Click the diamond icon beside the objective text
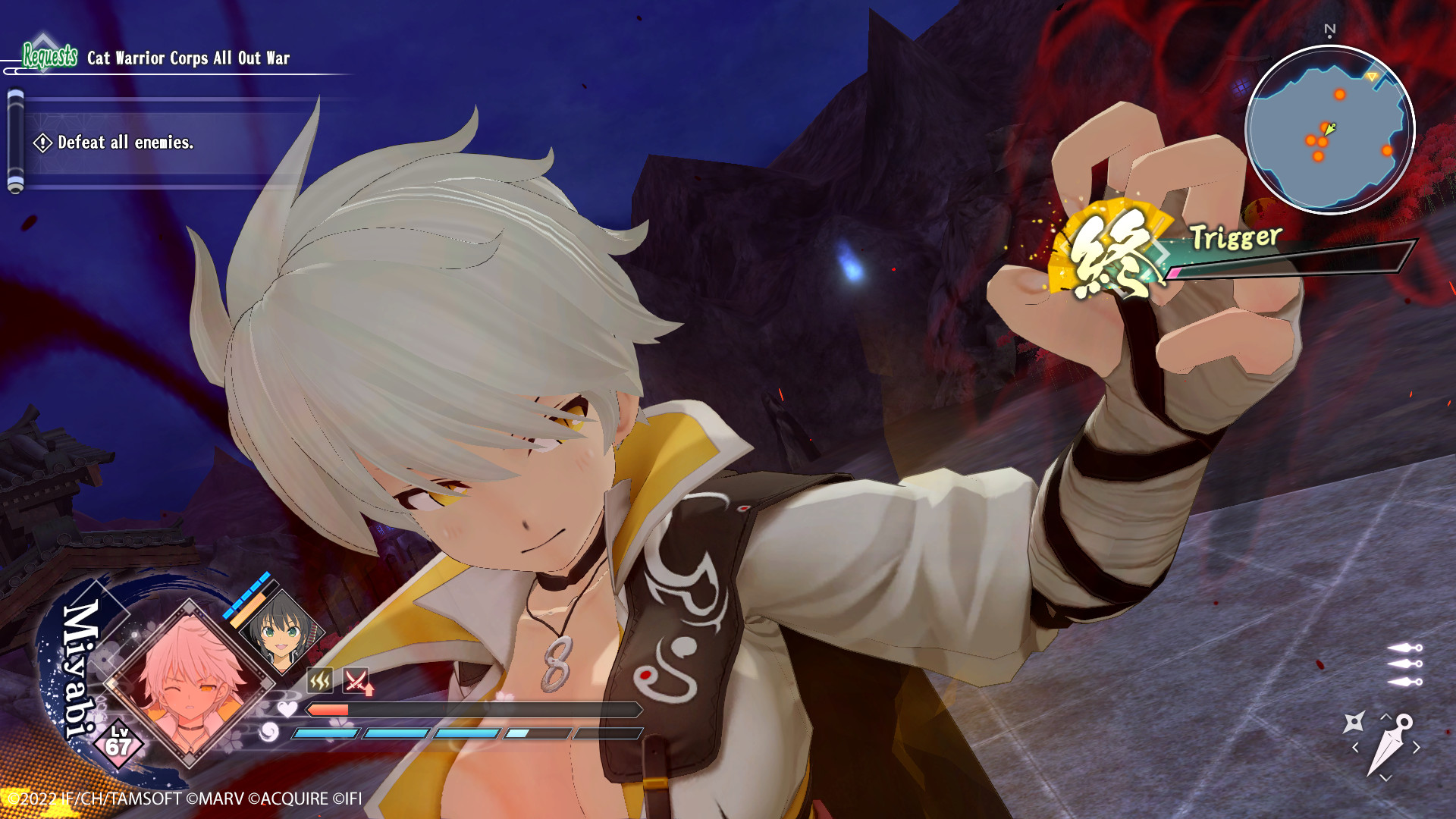This screenshot has width=1456, height=819. pyautogui.click(x=42, y=141)
